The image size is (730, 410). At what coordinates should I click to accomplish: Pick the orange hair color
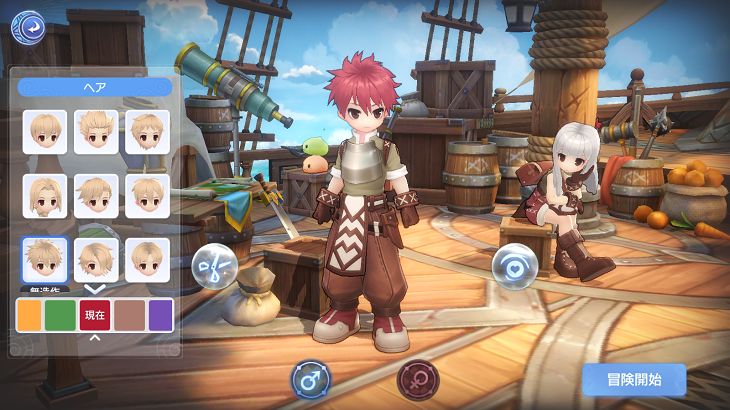click(30, 315)
